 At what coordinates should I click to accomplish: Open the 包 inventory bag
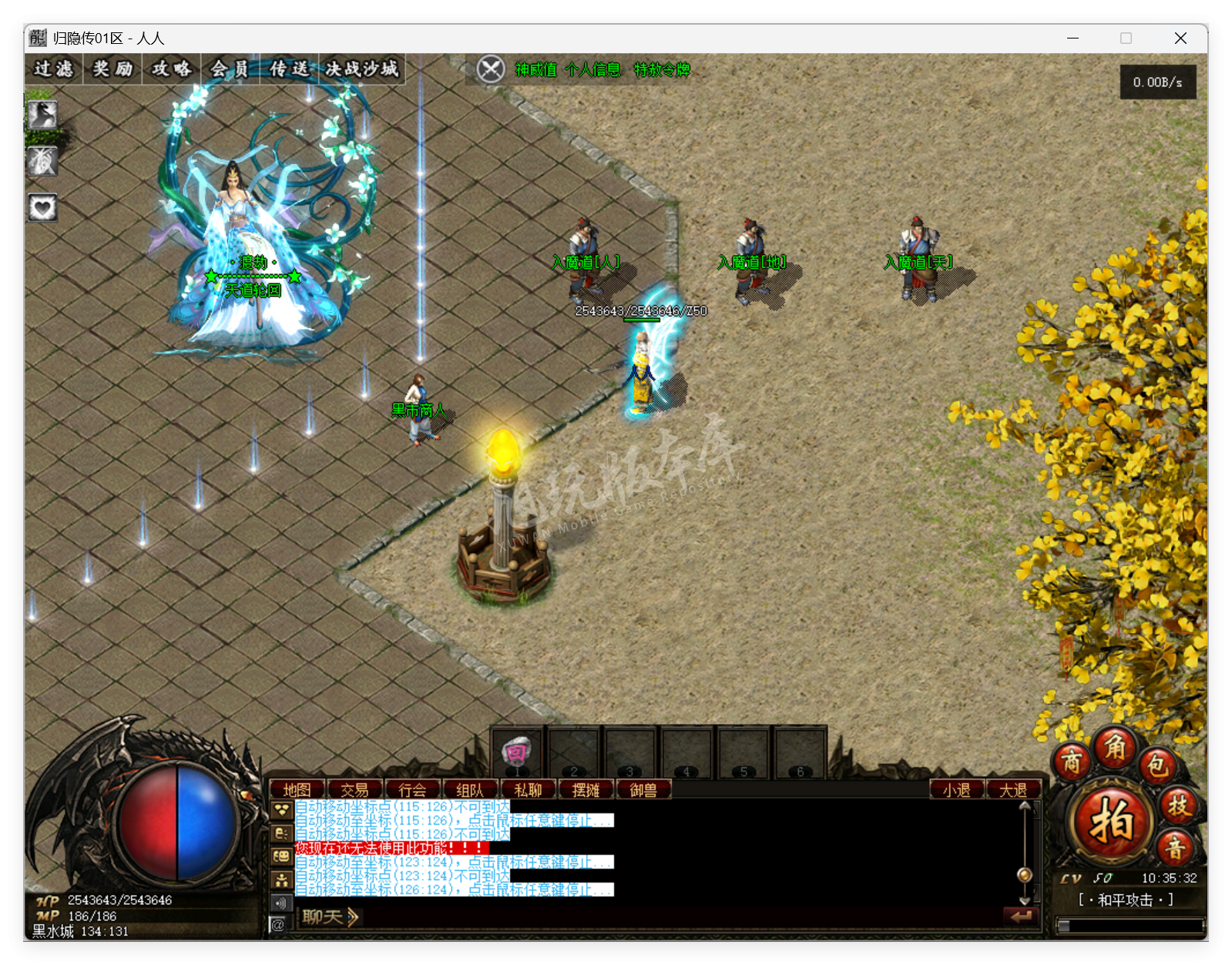[x=1158, y=765]
